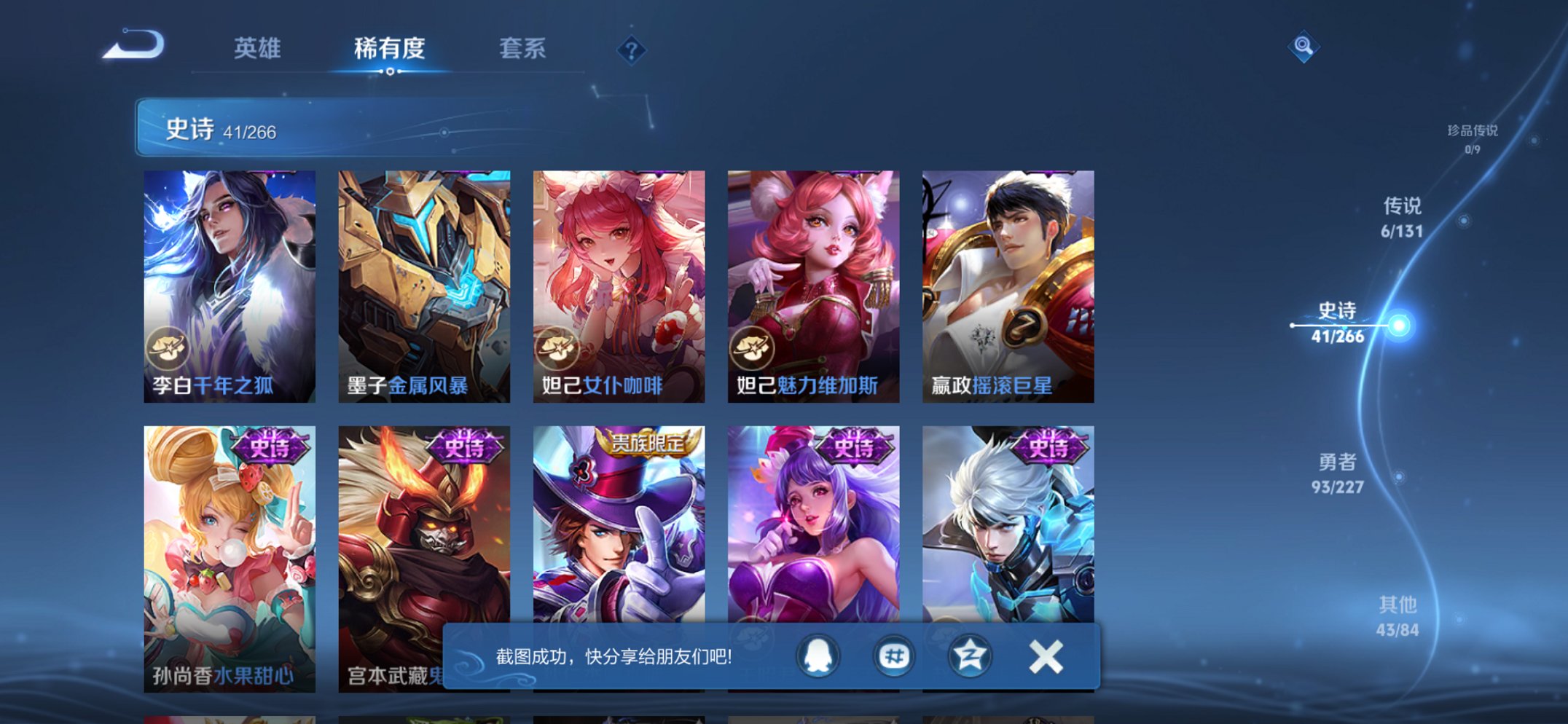Share the screenshot via the QQ icon
1568x724 pixels.
[816, 656]
